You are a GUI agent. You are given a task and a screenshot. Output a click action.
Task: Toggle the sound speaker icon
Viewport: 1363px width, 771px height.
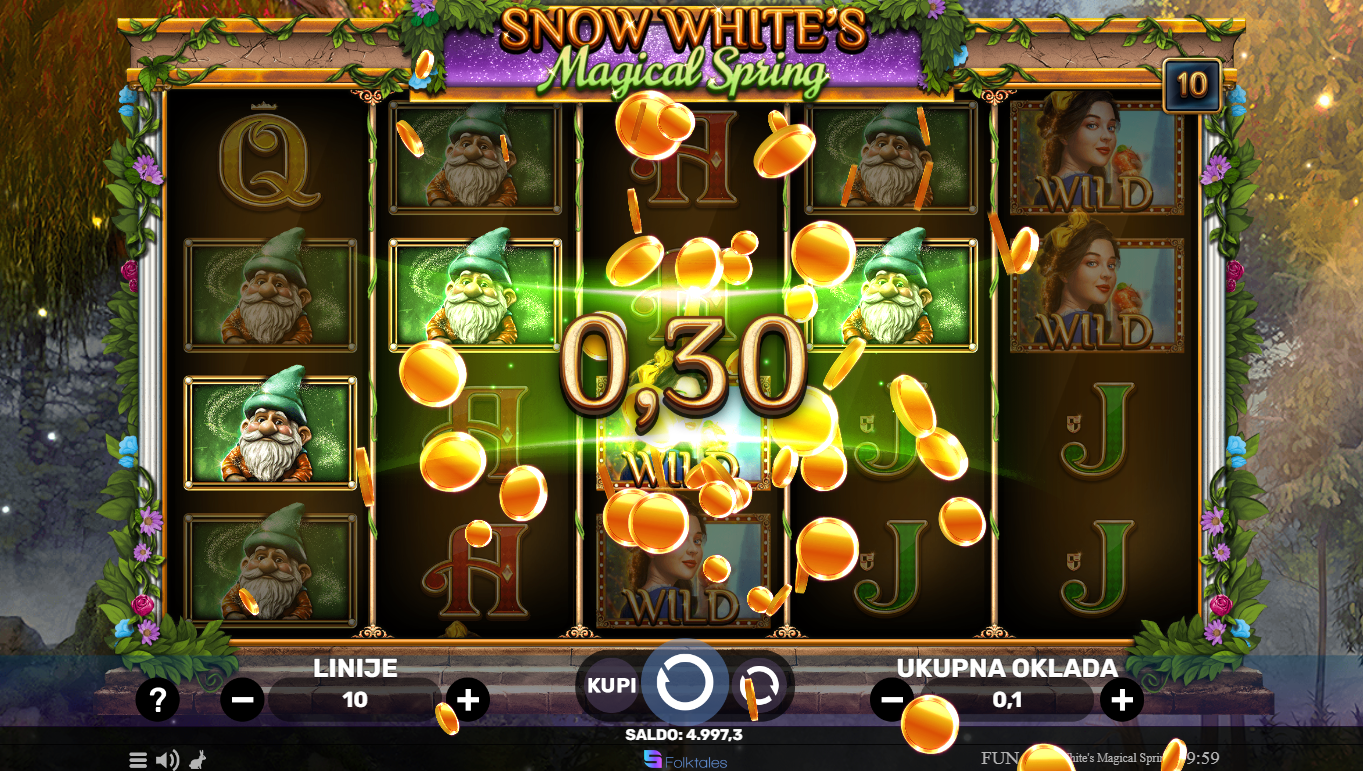click(167, 760)
